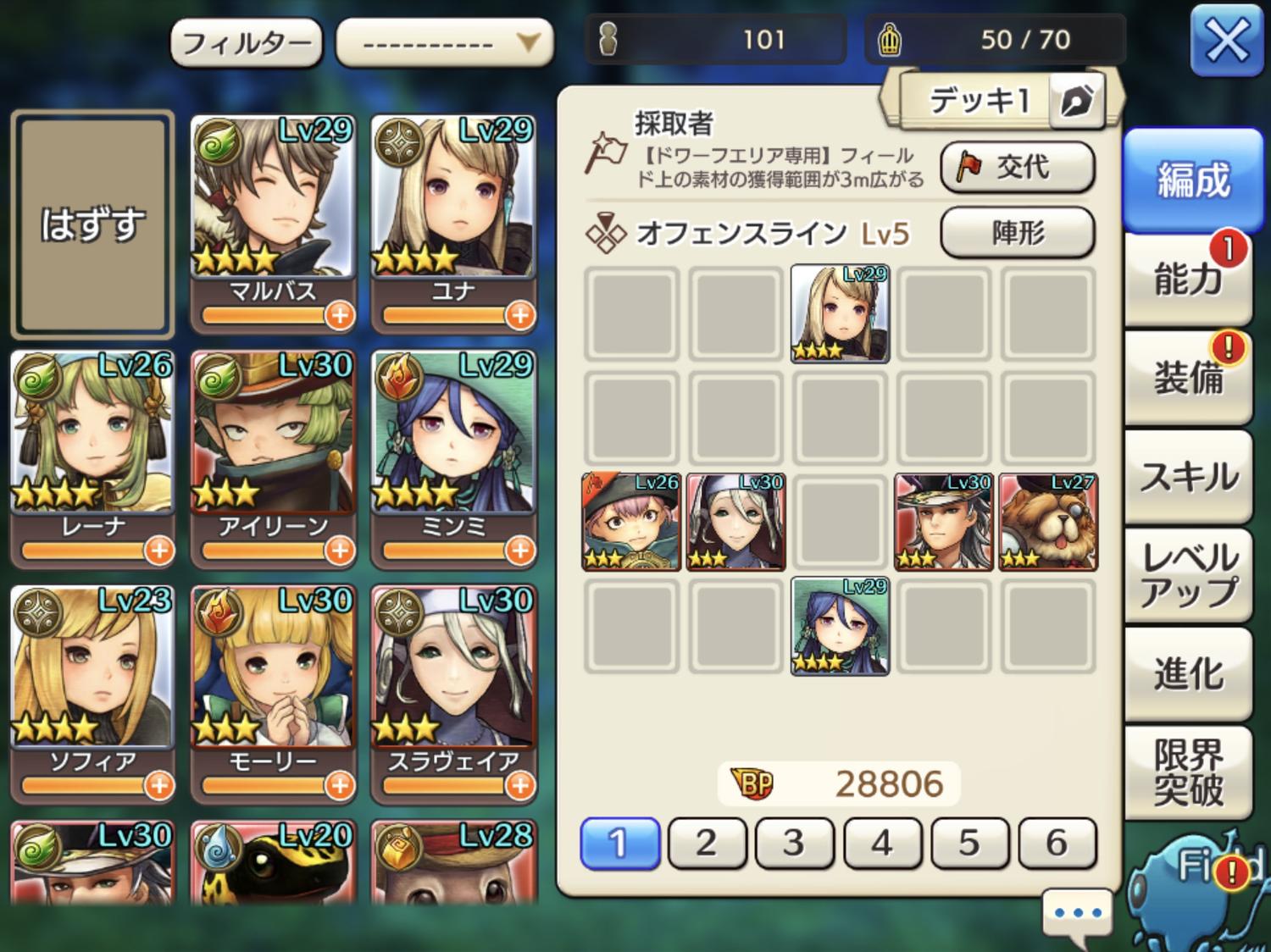Open the フィルター filter button
Screen dimensions: 1271x952
(x=246, y=42)
